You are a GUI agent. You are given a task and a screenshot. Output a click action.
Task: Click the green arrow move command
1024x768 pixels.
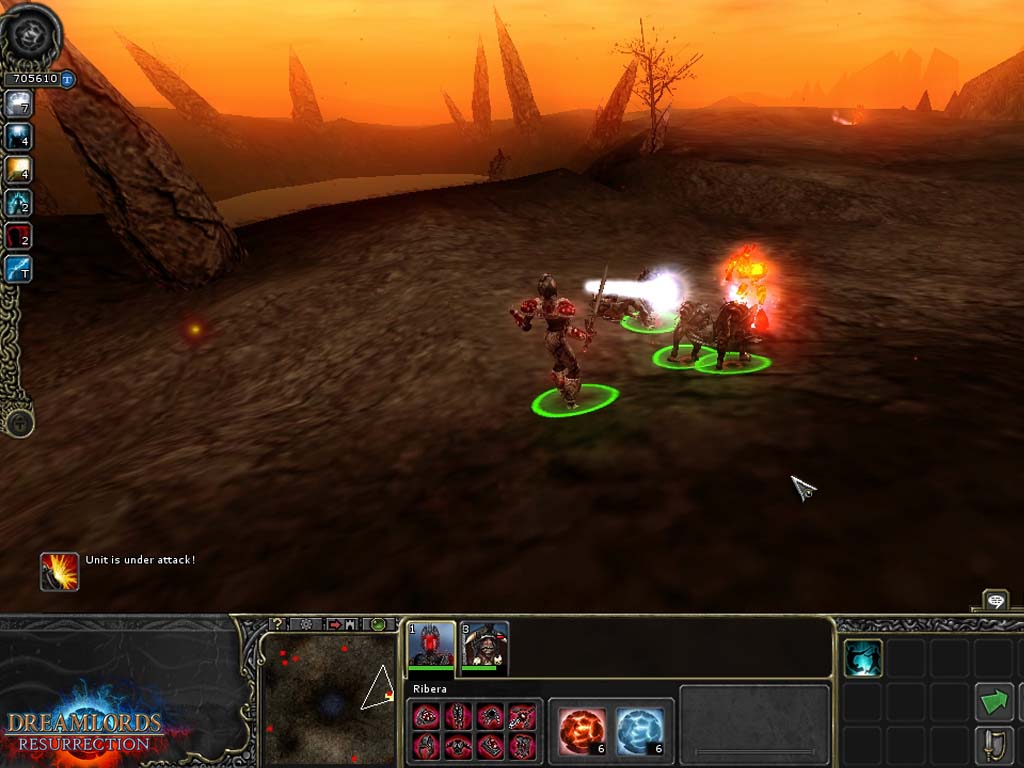click(994, 702)
